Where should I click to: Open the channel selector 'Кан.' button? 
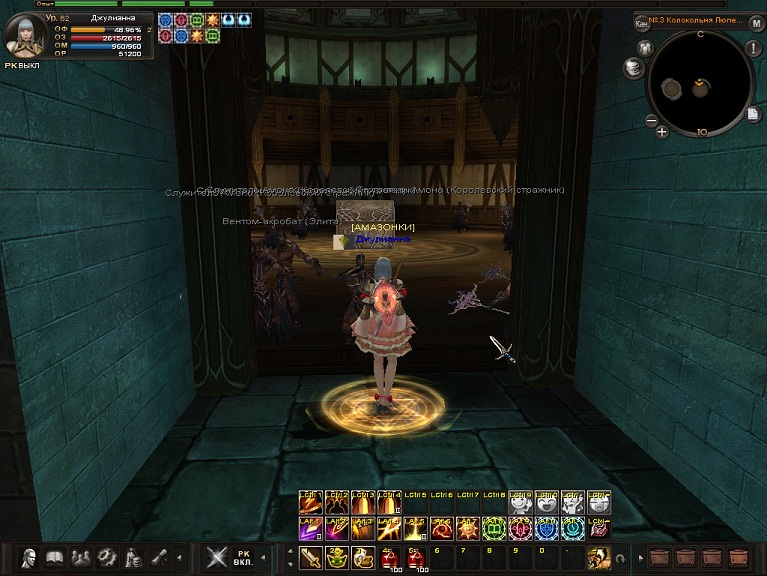(642, 23)
